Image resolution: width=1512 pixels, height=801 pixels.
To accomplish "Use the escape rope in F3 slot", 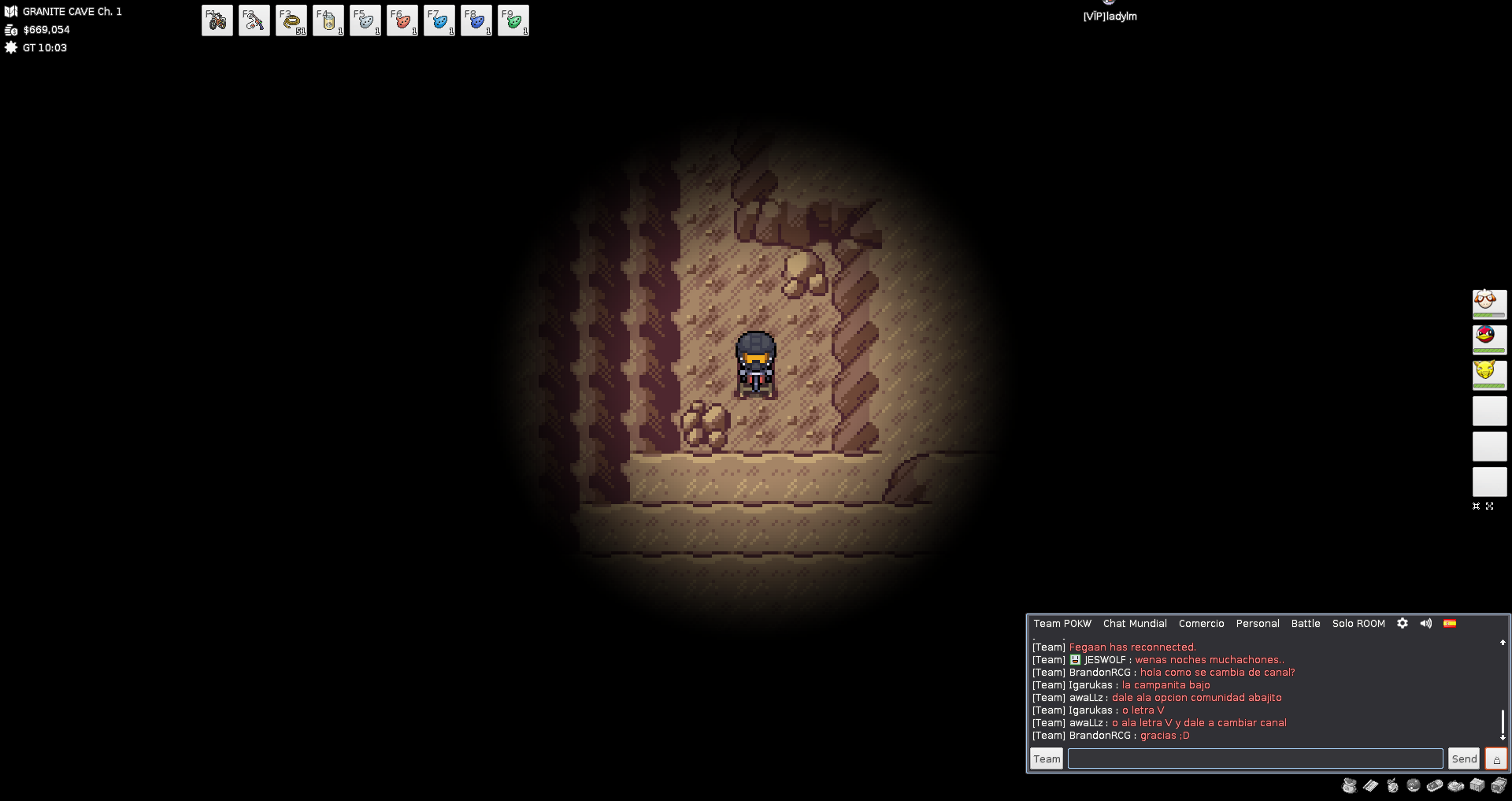I will coord(291,20).
